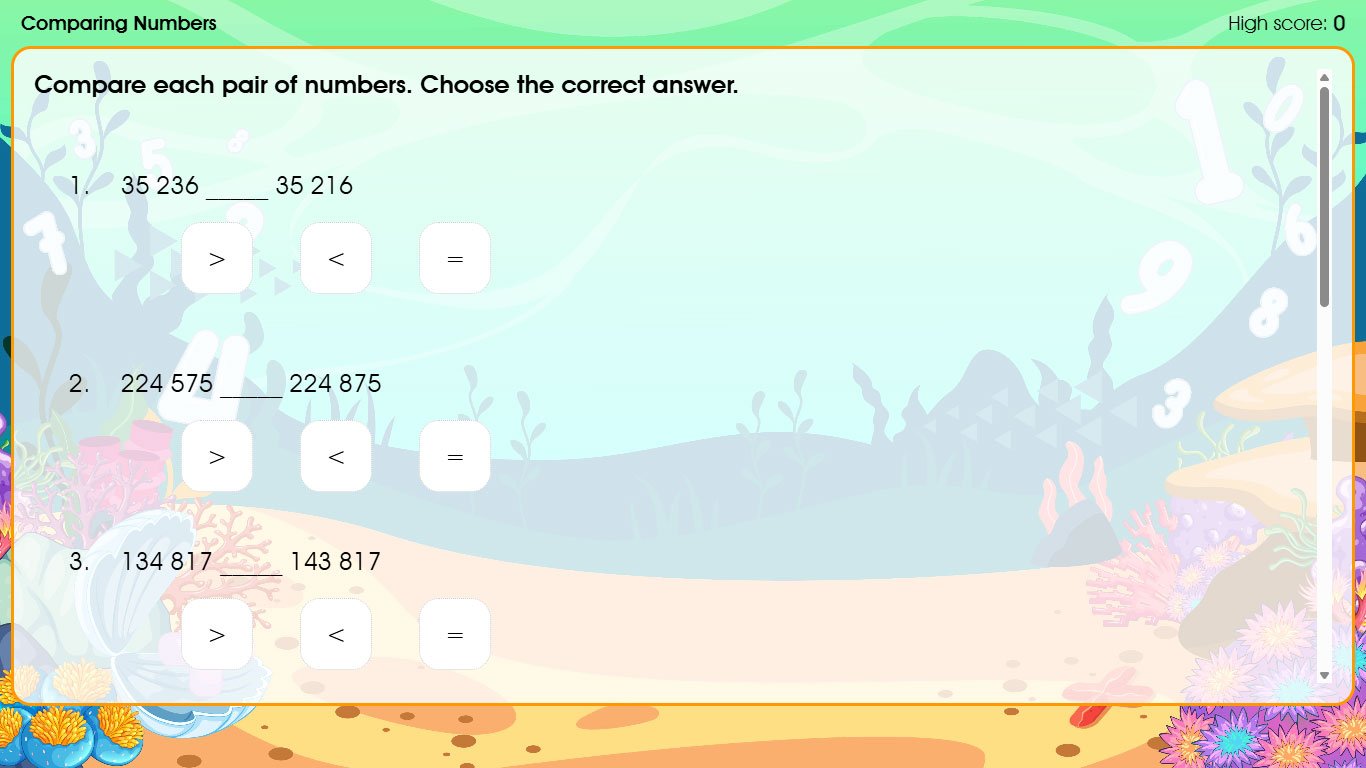
Task: Choose the < option for question 2
Action: point(336,456)
